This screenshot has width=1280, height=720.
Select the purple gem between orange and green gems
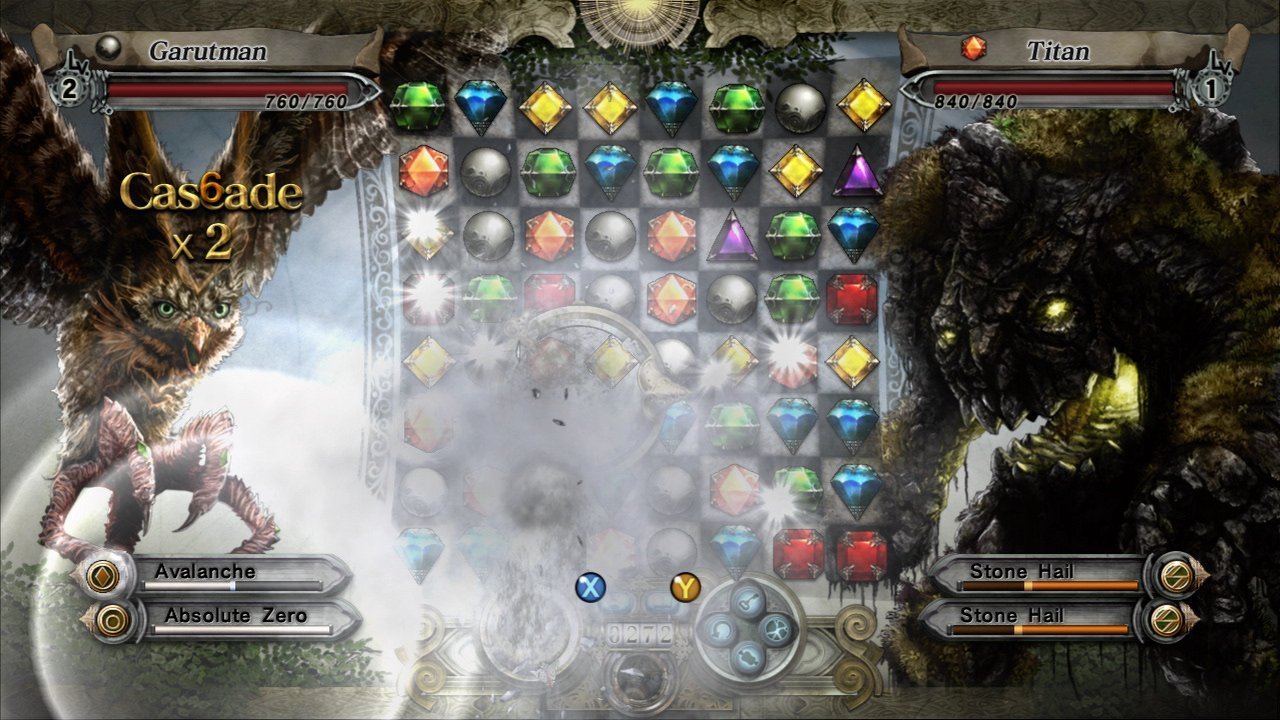point(732,236)
